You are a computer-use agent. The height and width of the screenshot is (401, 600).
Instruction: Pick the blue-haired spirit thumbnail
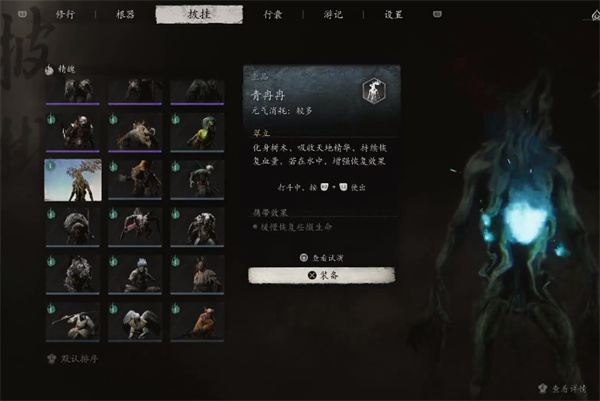[x=135, y=273]
